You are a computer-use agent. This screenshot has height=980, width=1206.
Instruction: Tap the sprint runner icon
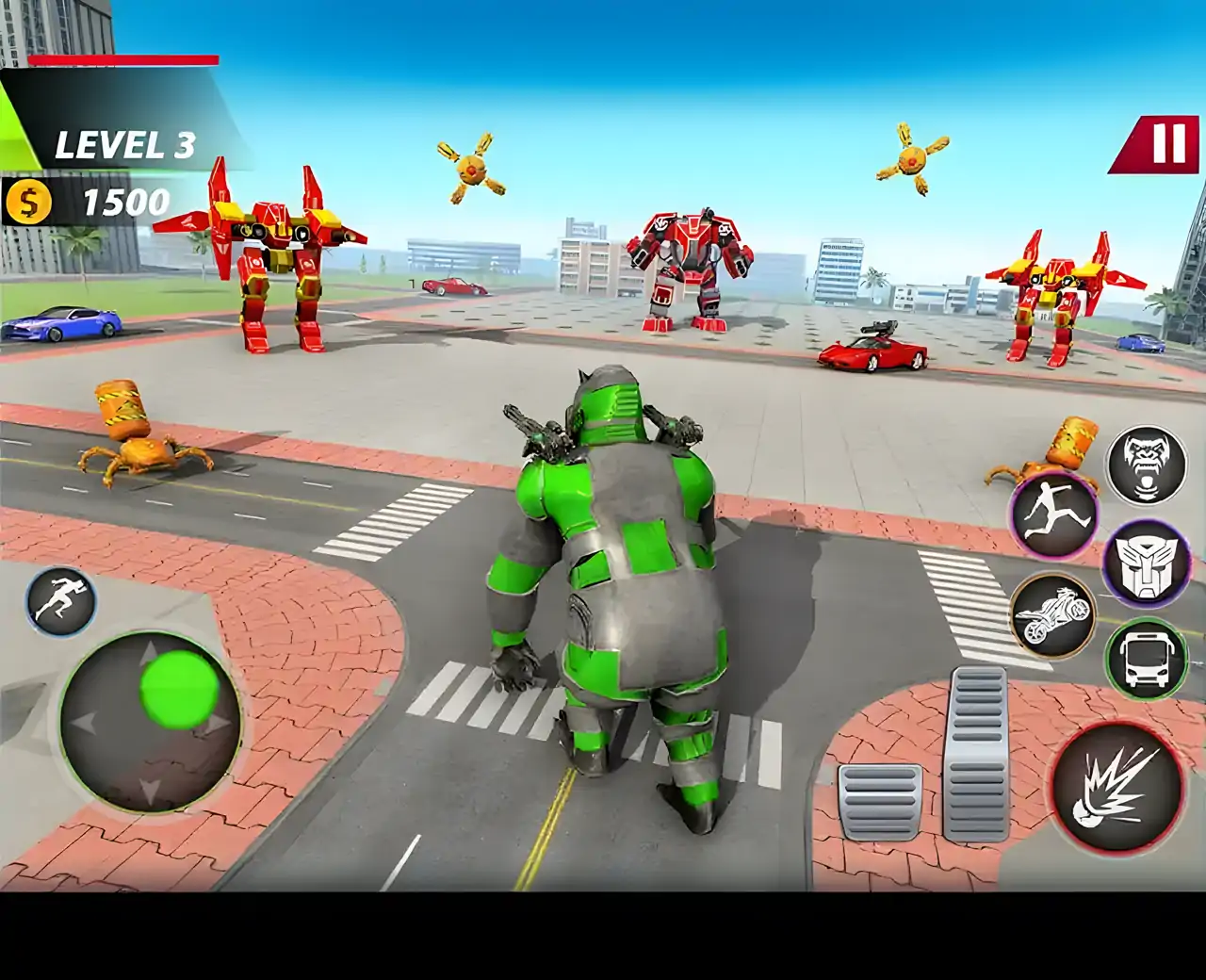pos(61,601)
